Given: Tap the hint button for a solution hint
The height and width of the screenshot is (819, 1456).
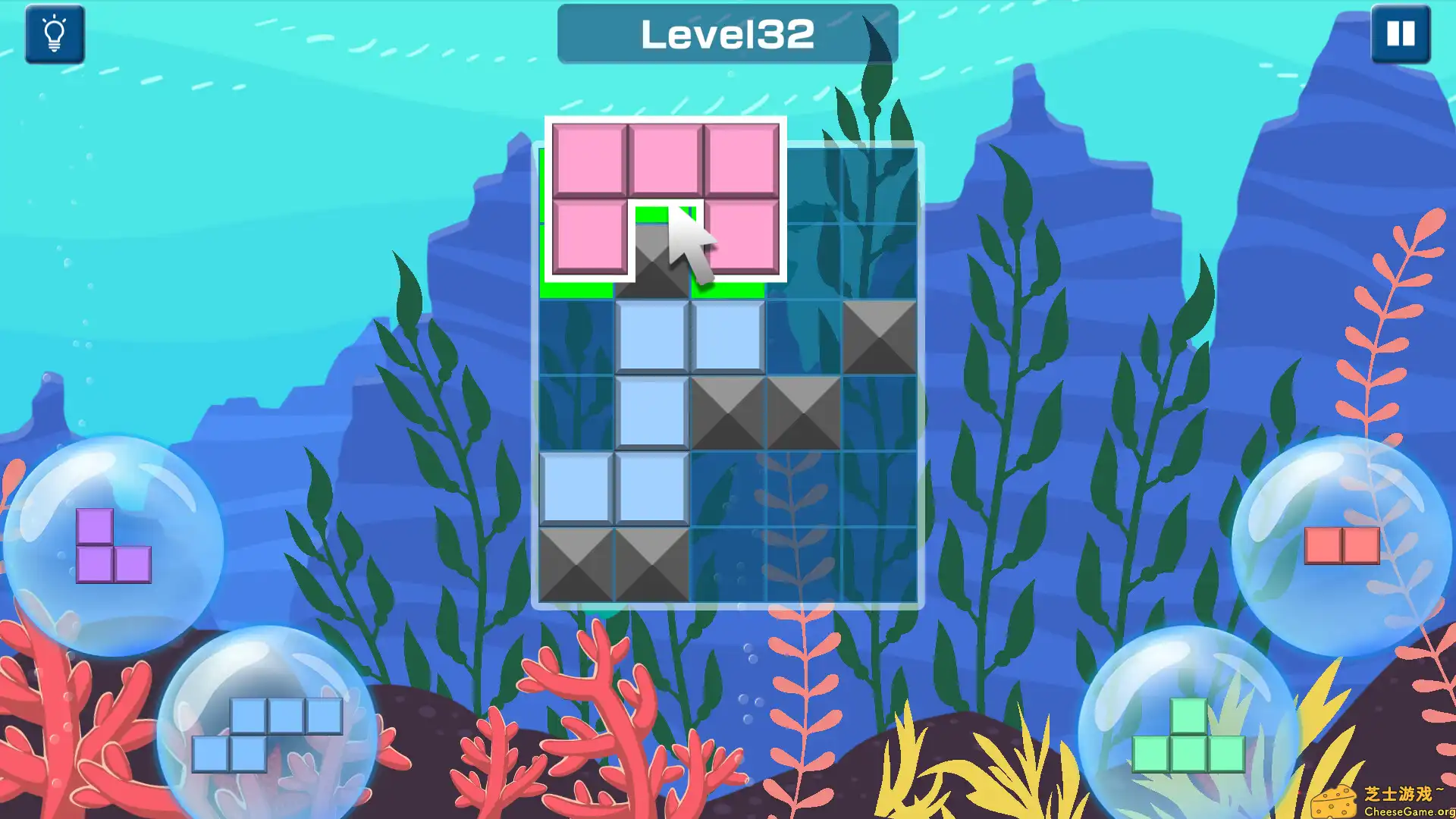Looking at the screenshot, I should 55,34.
